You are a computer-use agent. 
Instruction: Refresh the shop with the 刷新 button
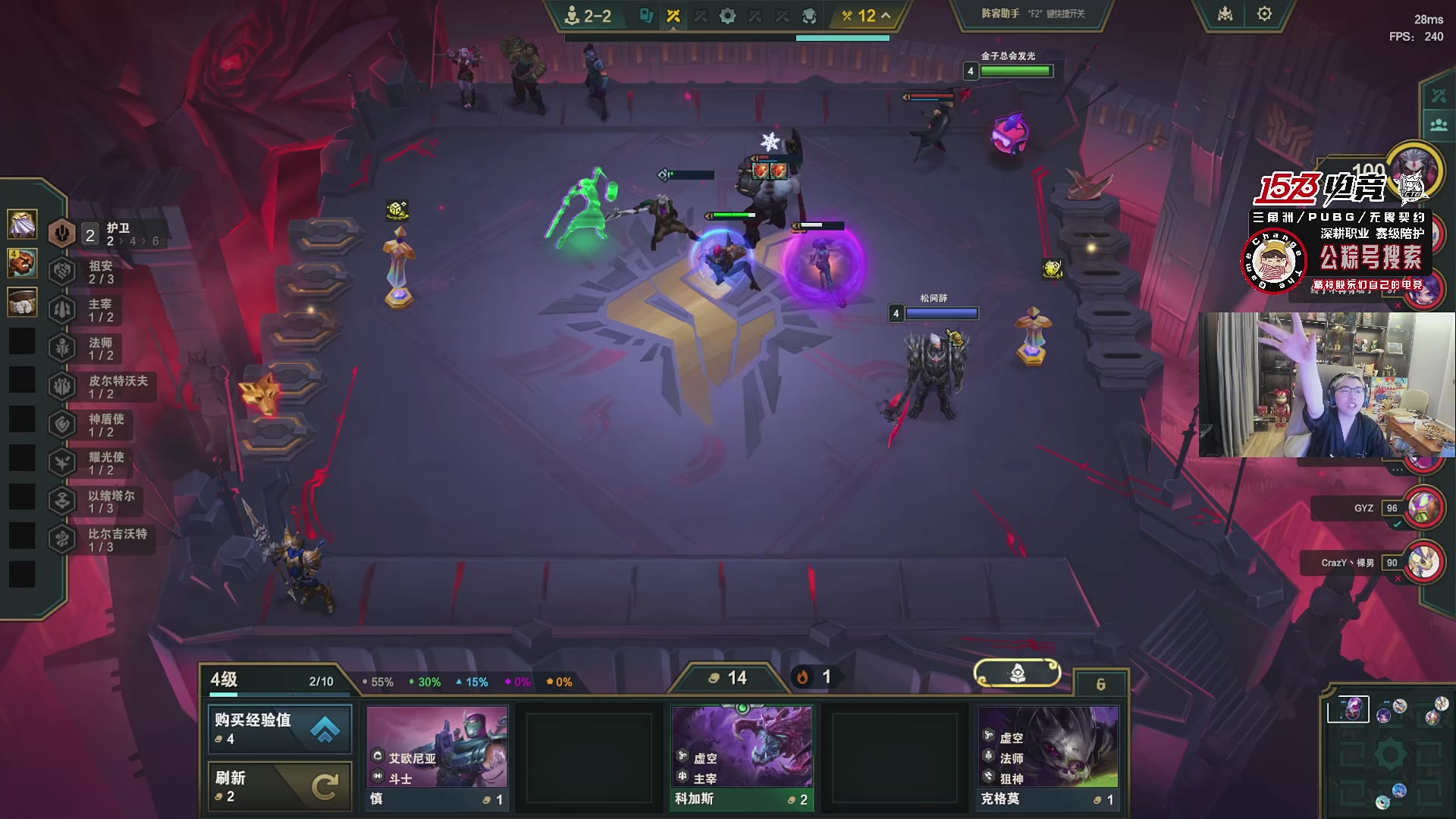(x=280, y=786)
